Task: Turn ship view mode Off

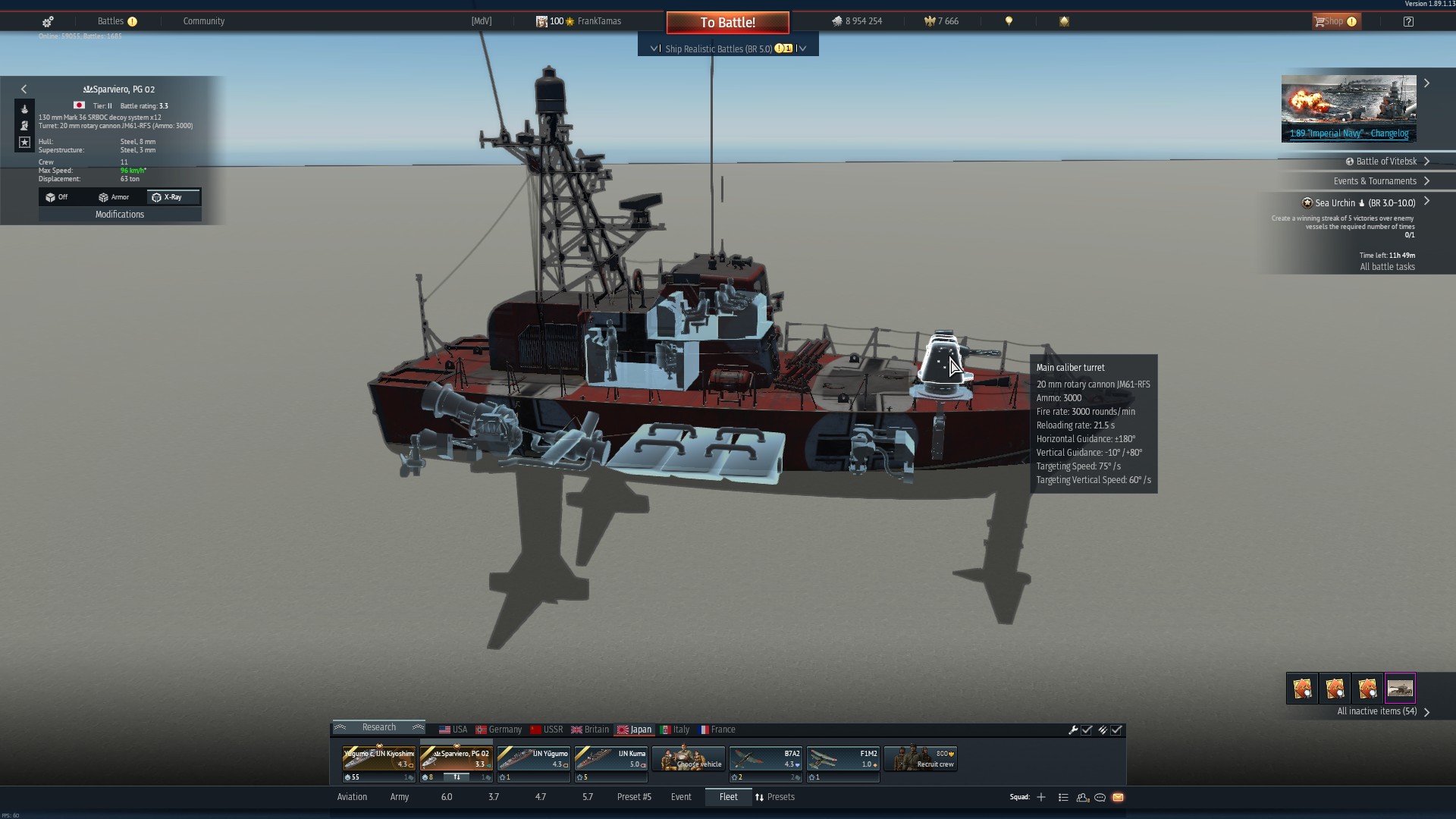Action: point(57,197)
